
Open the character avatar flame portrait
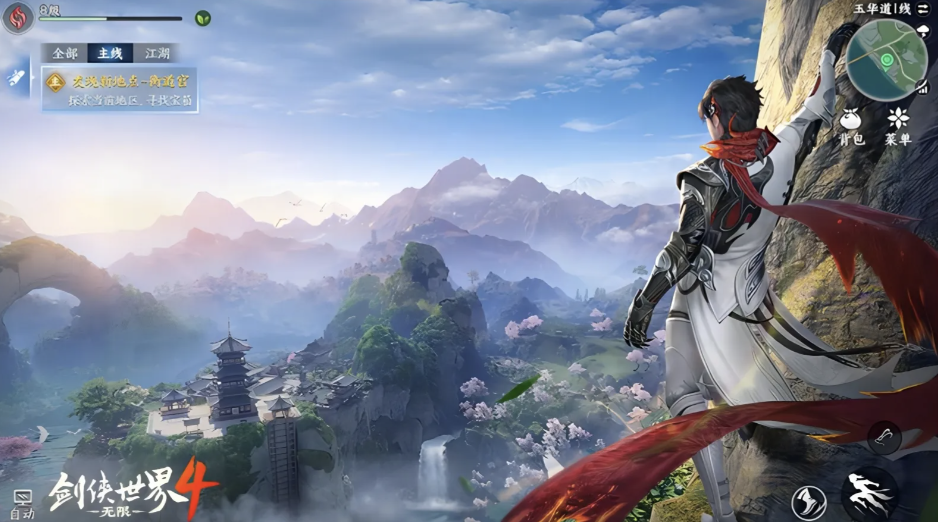(x=18, y=17)
